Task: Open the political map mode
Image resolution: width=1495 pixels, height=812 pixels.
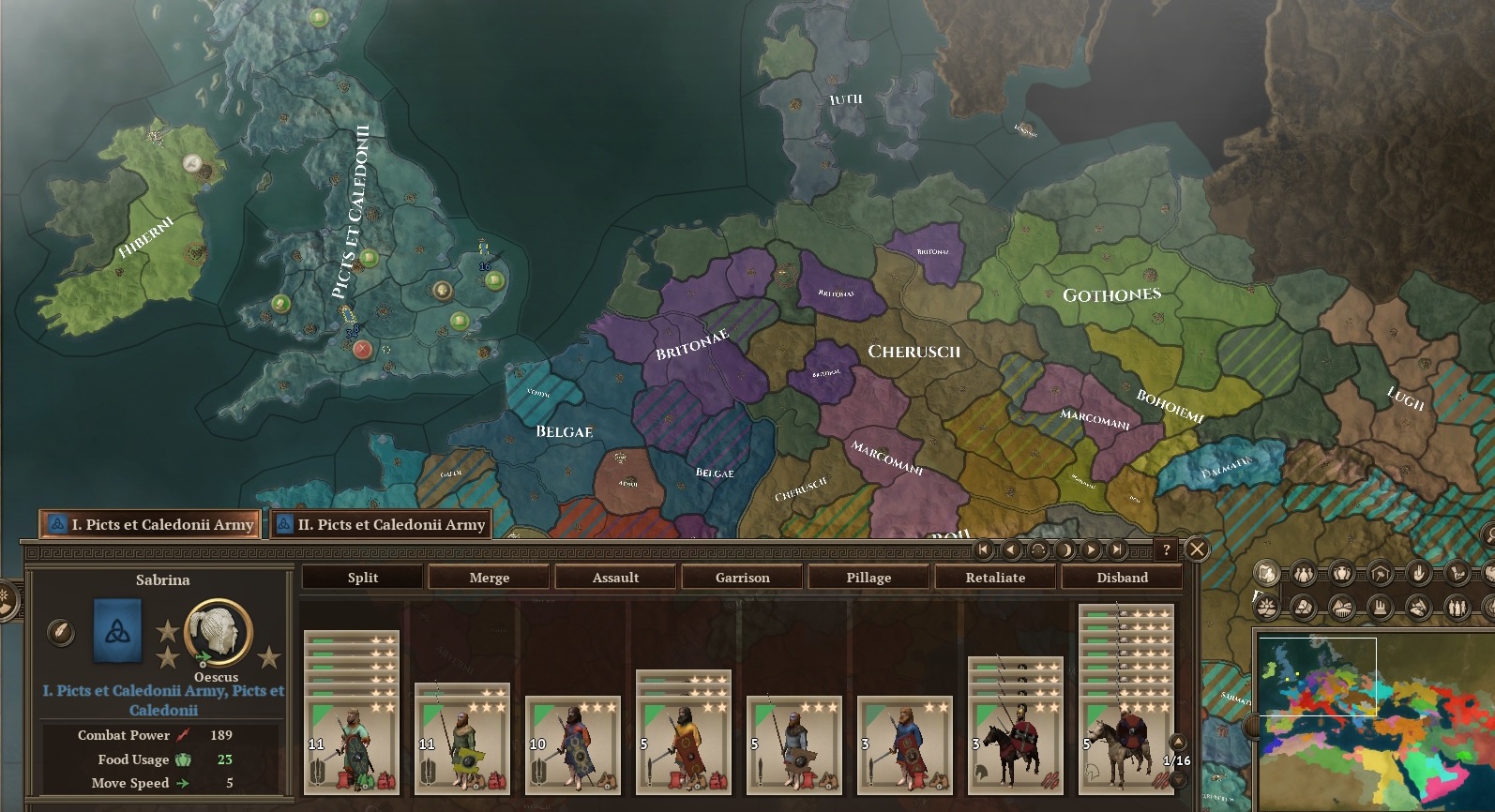Action: click(1266, 573)
